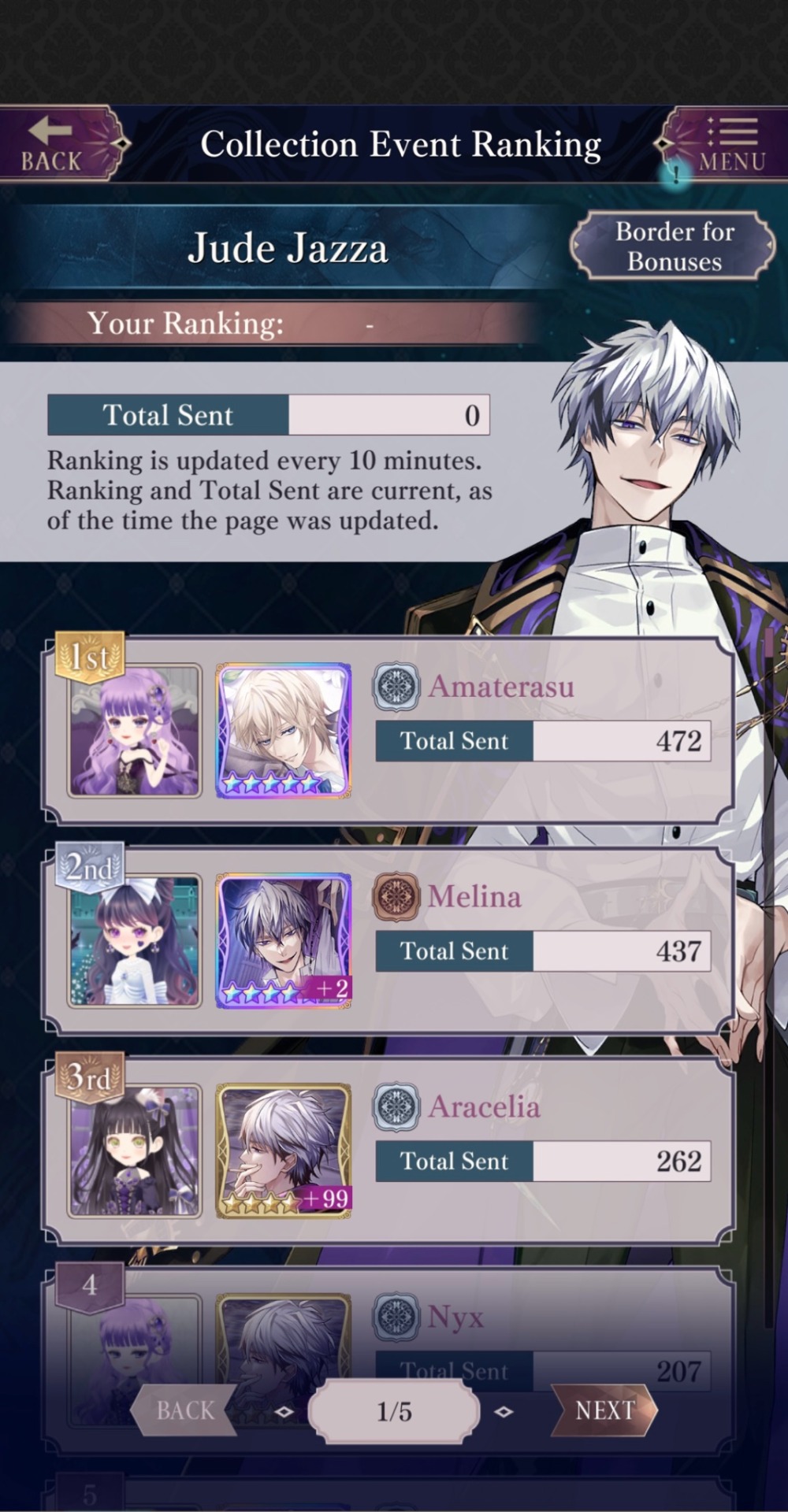View Melina's avatar with white bow
This screenshot has height=1512, width=788.
pos(134,941)
